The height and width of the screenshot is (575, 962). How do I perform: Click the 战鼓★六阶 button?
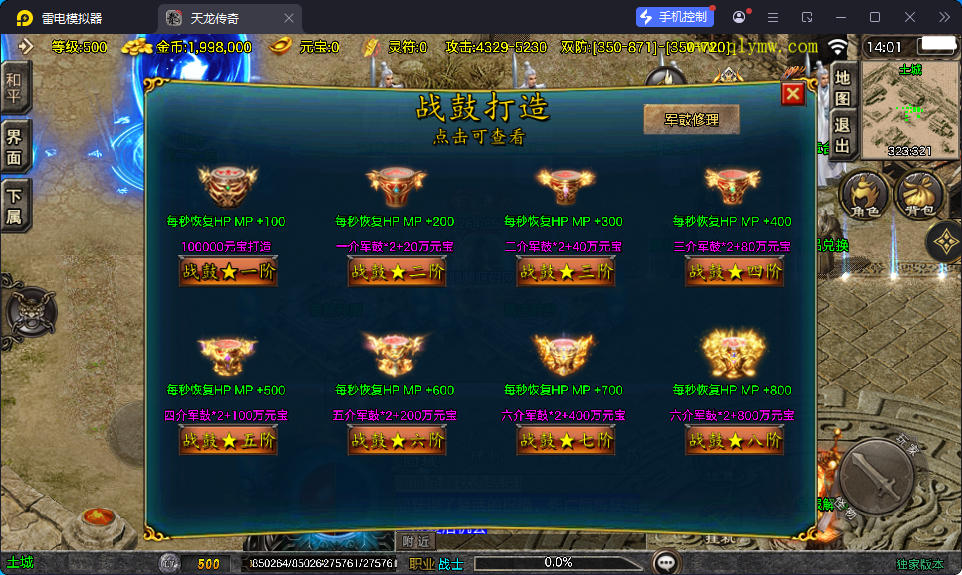[x=396, y=440]
